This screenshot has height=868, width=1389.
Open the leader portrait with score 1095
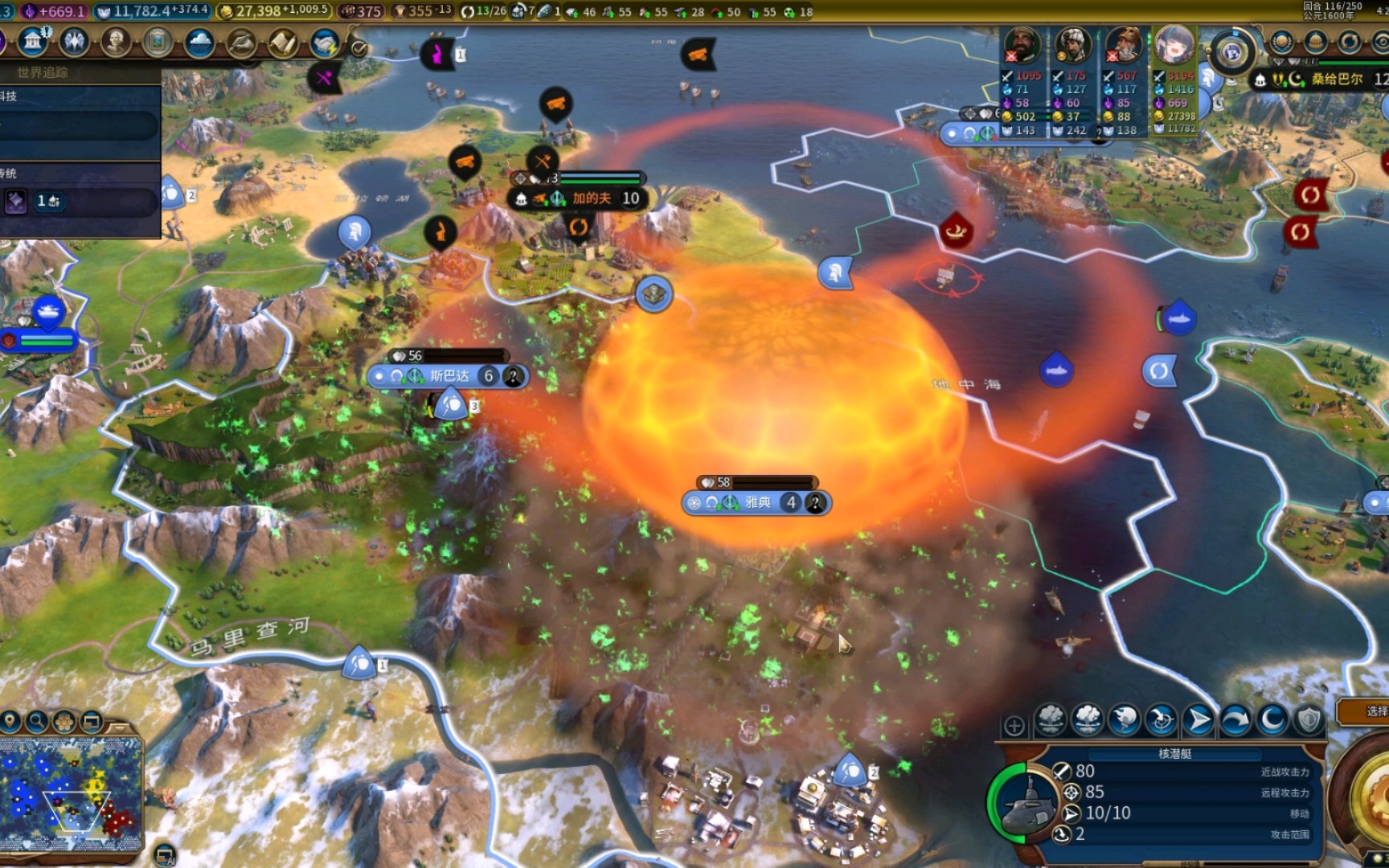[x=1022, y=44]
